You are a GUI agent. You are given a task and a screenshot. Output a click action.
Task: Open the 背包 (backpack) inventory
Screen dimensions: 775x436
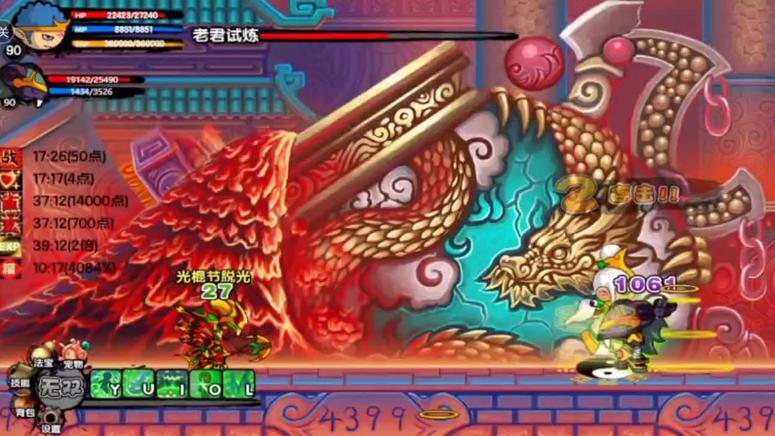coord(22,411)
